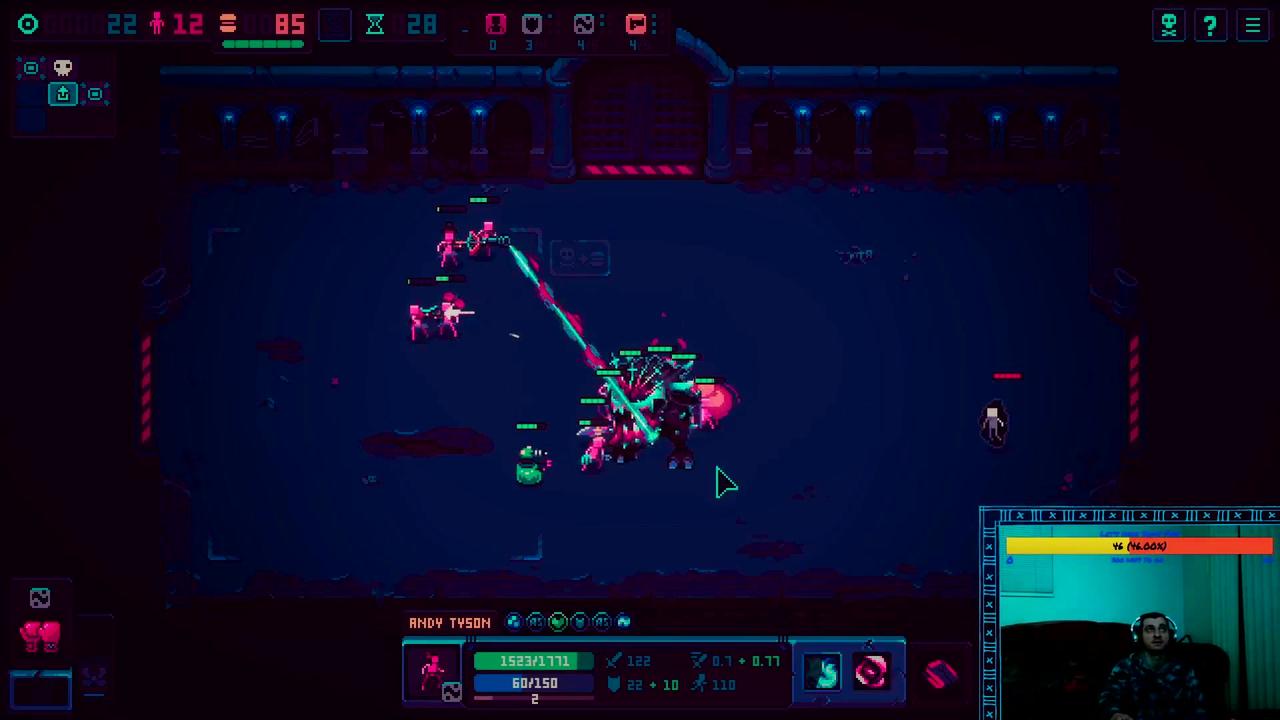
Task: Select the highlighted exit room on minimap
Action: (63, 94)
